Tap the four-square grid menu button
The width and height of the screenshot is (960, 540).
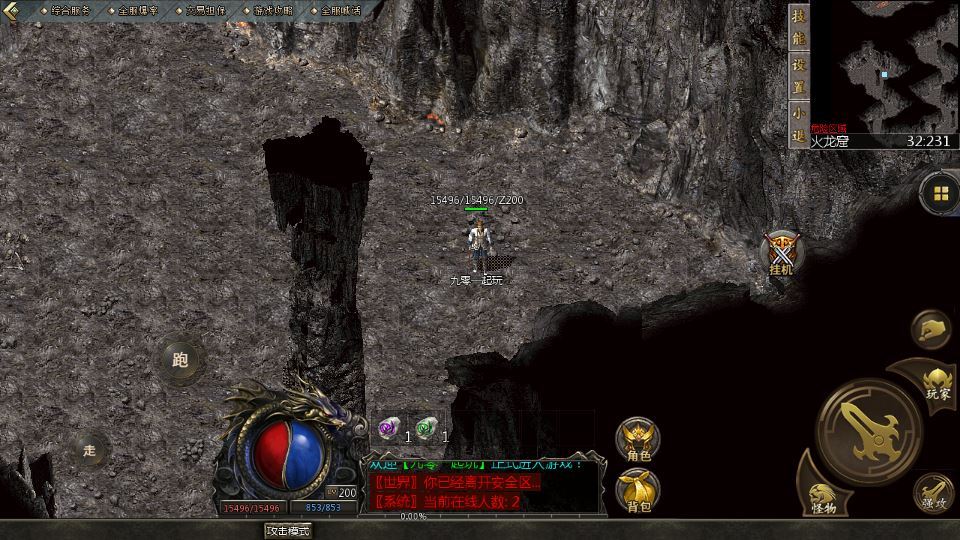[x=940, y=193]
